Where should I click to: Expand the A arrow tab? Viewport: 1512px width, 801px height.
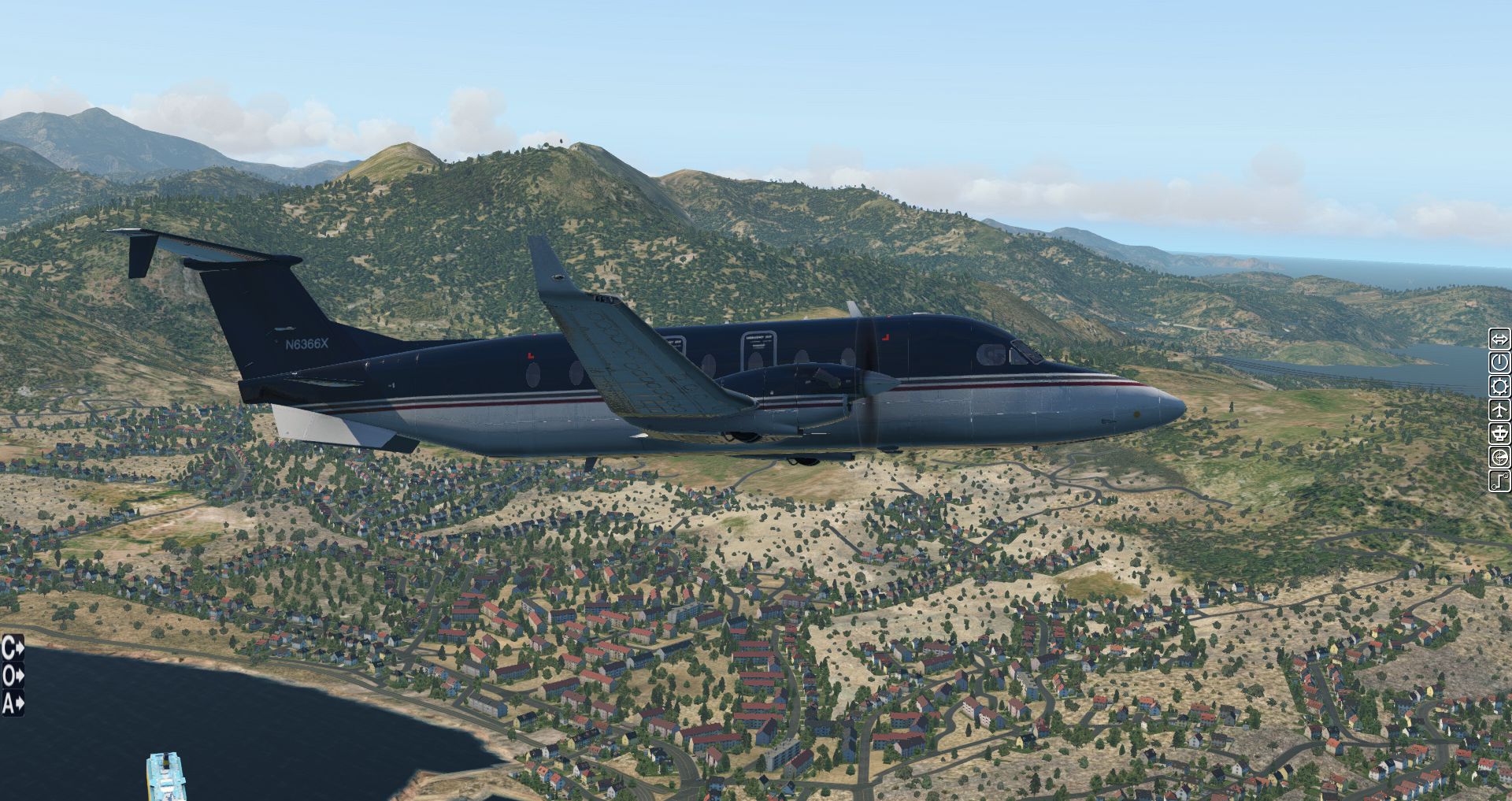(13, 703)
